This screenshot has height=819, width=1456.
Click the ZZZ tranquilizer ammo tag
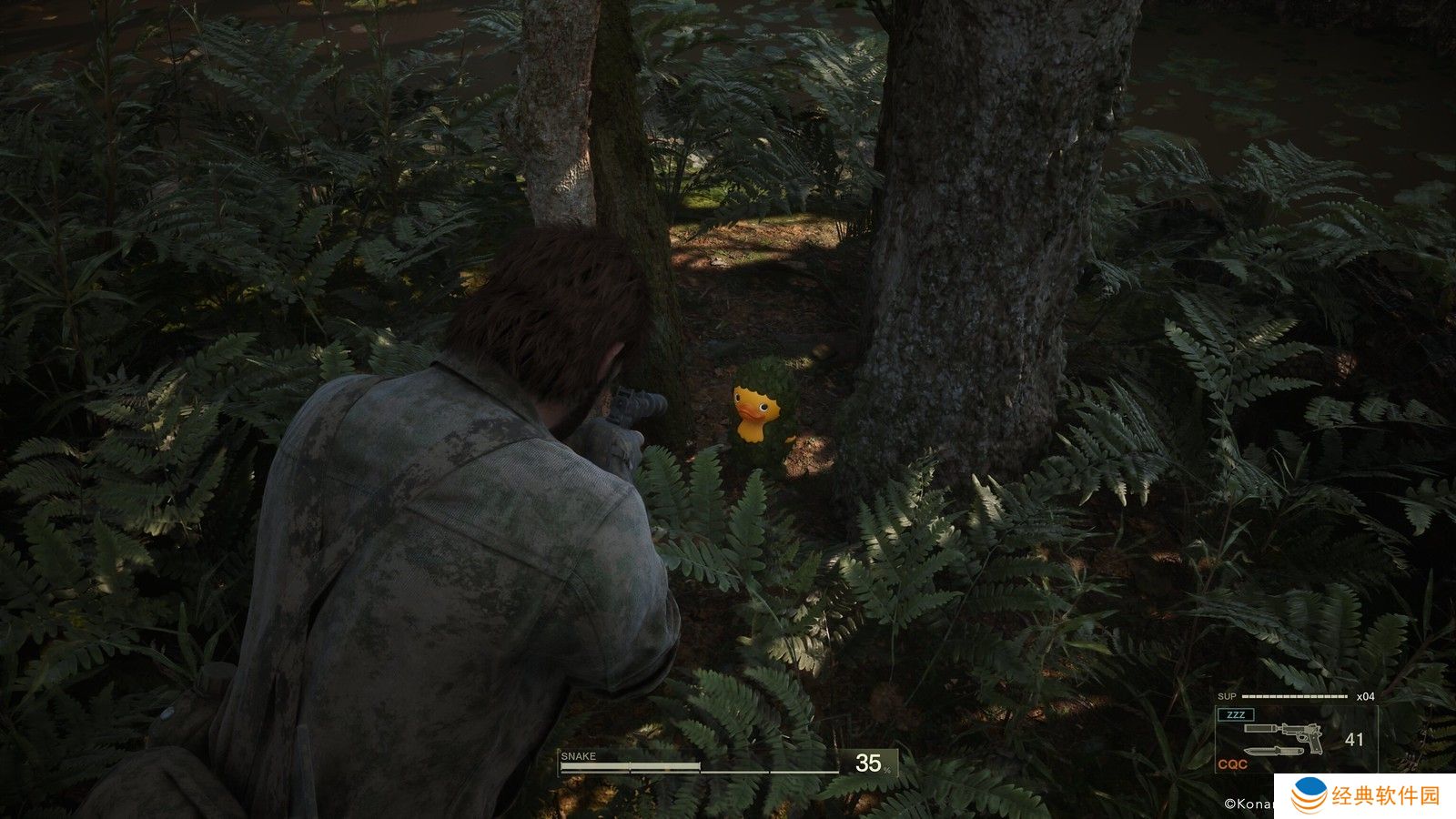click(x=1236, y=714)
